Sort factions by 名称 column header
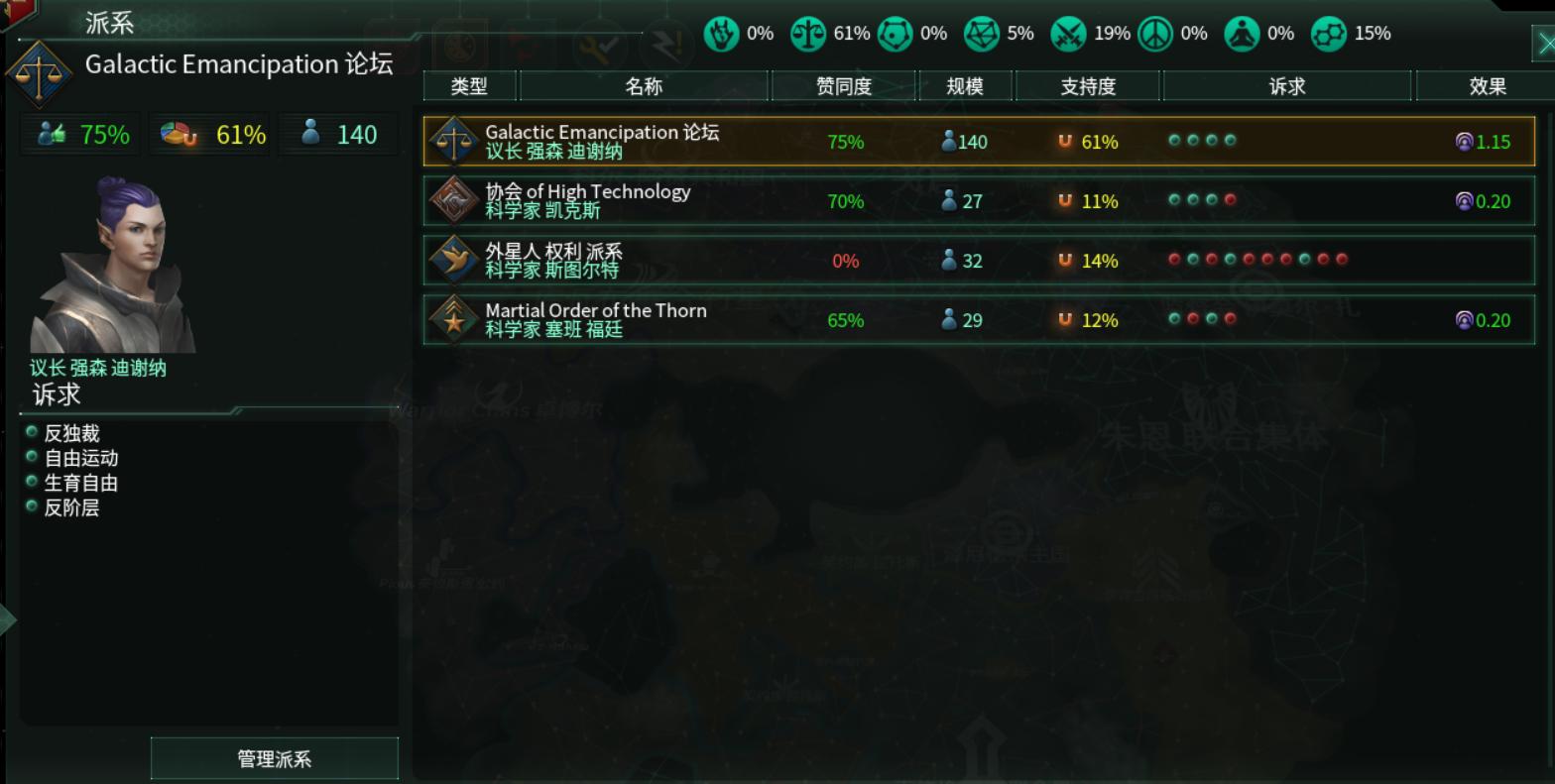 coord(644,86)
